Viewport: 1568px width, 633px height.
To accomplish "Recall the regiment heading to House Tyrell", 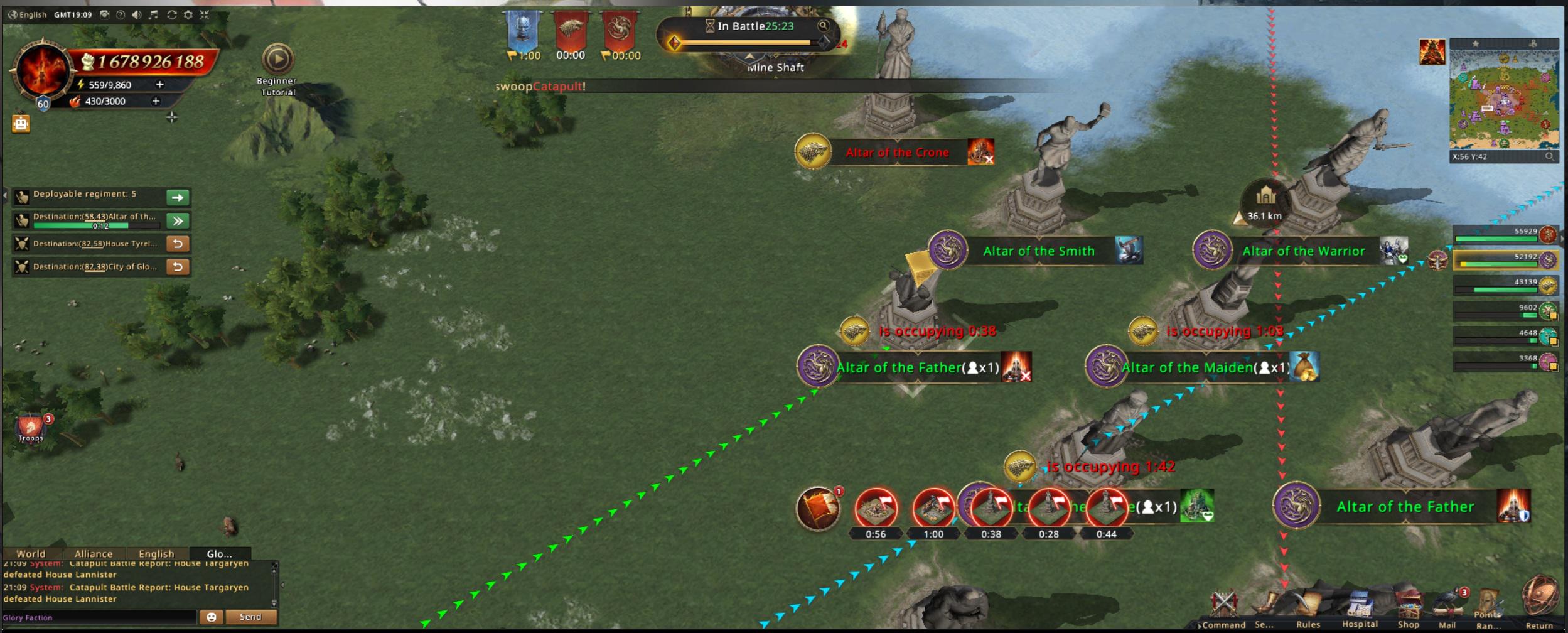I will tap(178, 244).
